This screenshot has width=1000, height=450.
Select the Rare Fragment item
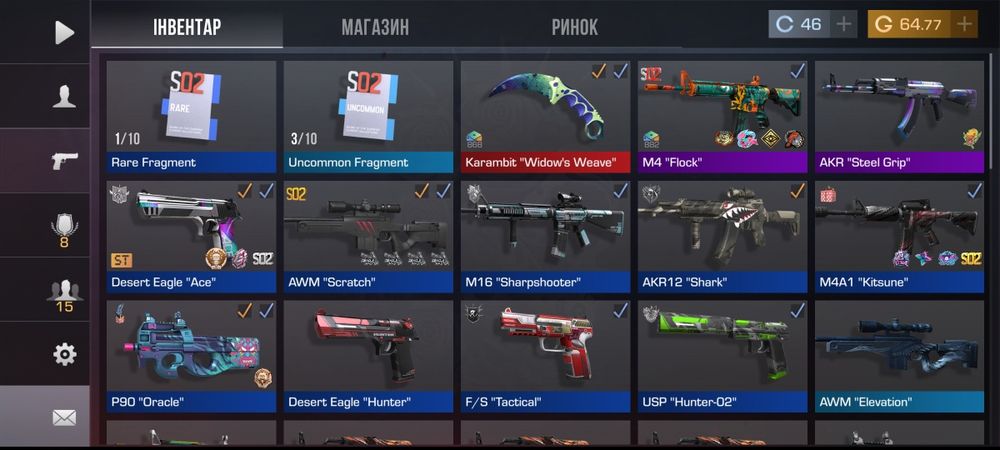191,116
